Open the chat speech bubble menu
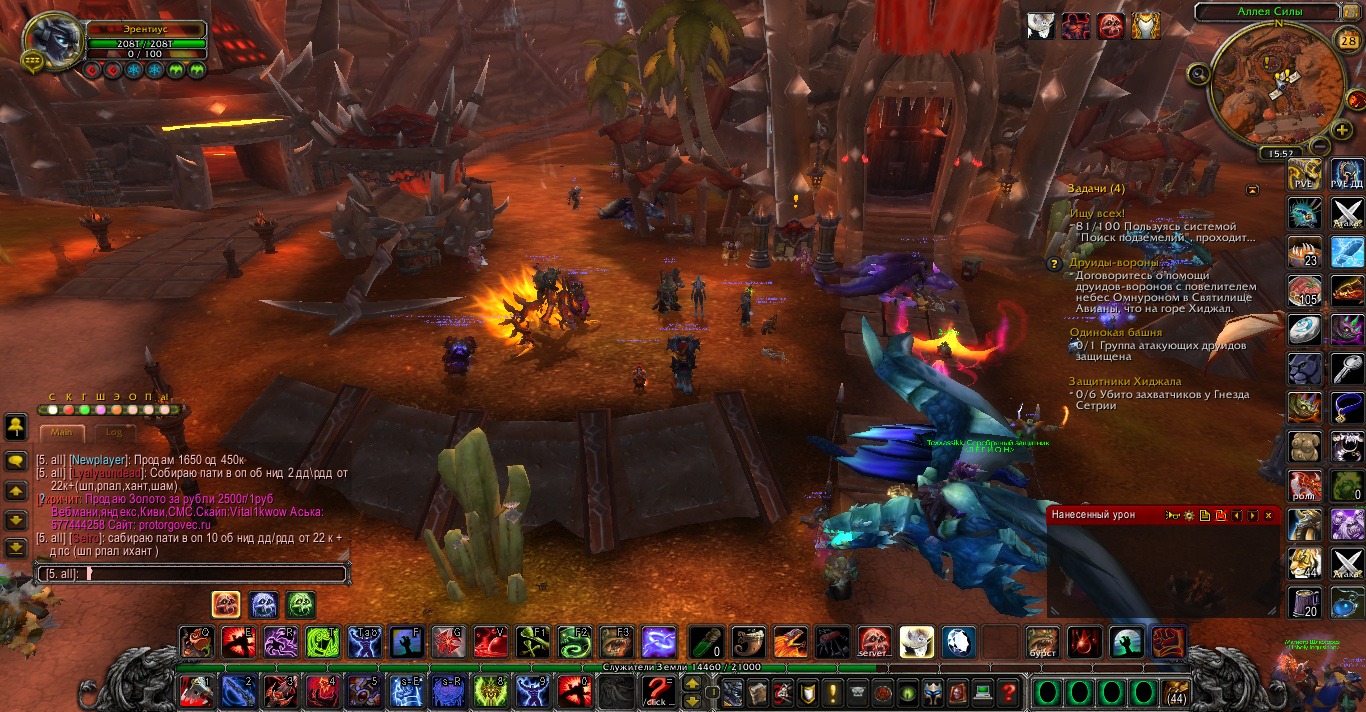The image size is (1366, 712). point(16,461)
